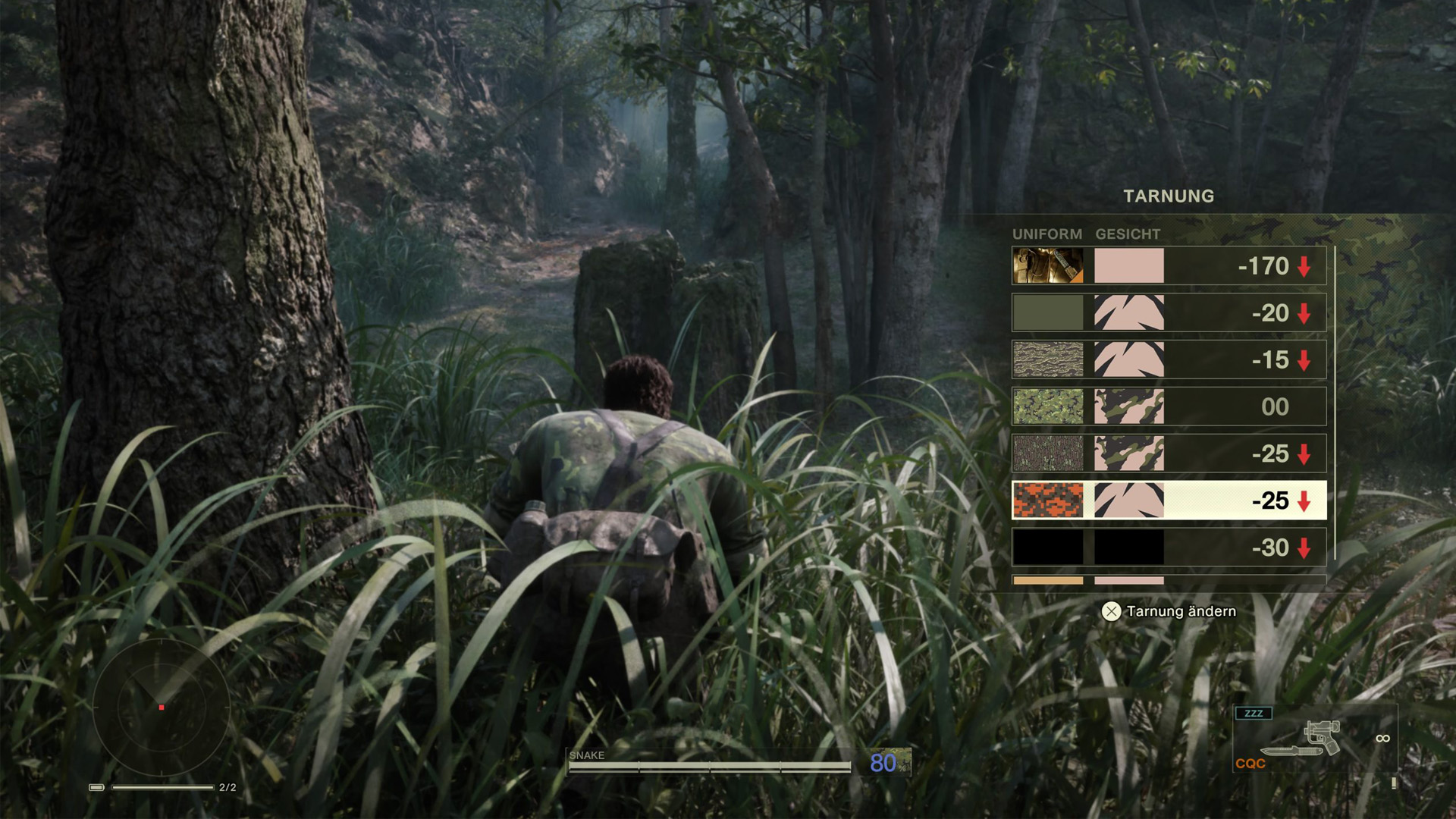This screenshot has width=1456, height=819.
Task: Click the TARNUNG panel title
Action: coord(1169,196)
